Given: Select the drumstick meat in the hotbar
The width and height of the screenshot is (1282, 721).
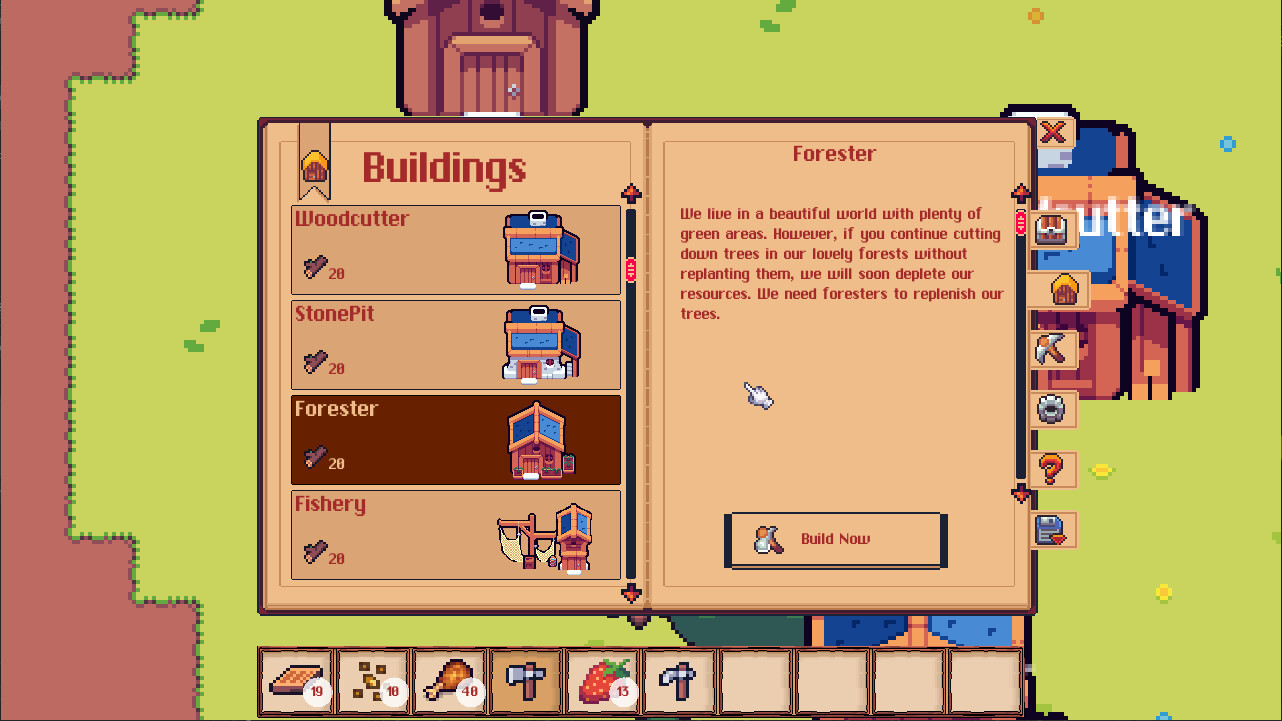Looking at the screenshot, I should coord(449,681).
